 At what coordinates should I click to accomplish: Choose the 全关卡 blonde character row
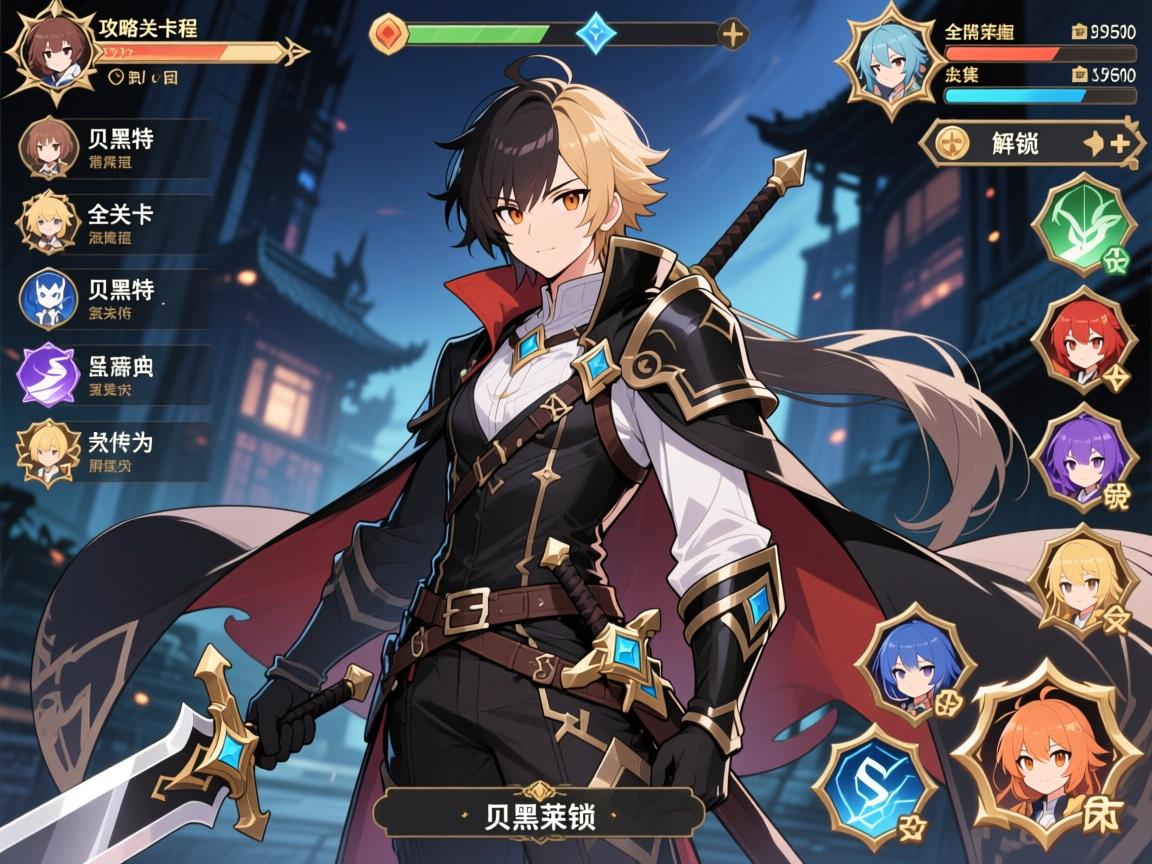point(115,222)
